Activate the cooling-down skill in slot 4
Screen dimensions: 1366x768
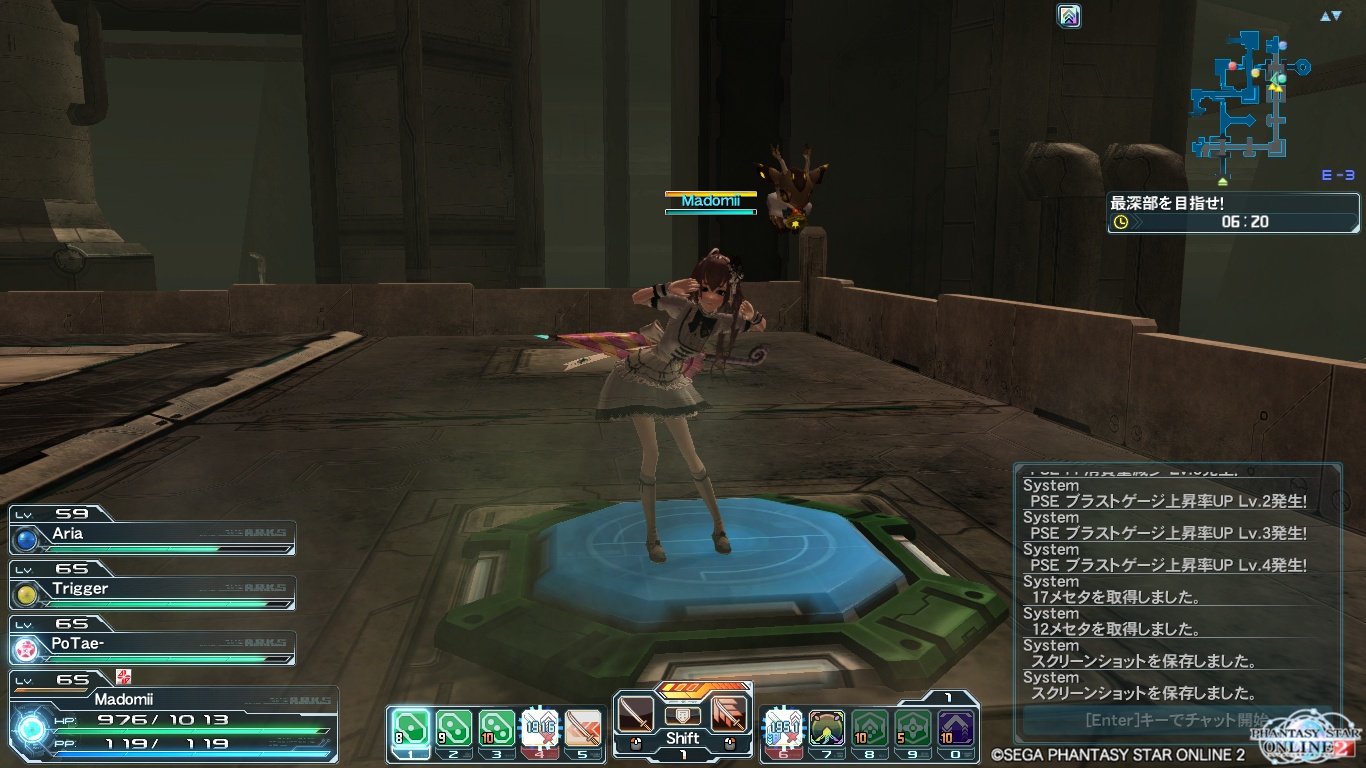pyautogui.click(x=539, y=728)
